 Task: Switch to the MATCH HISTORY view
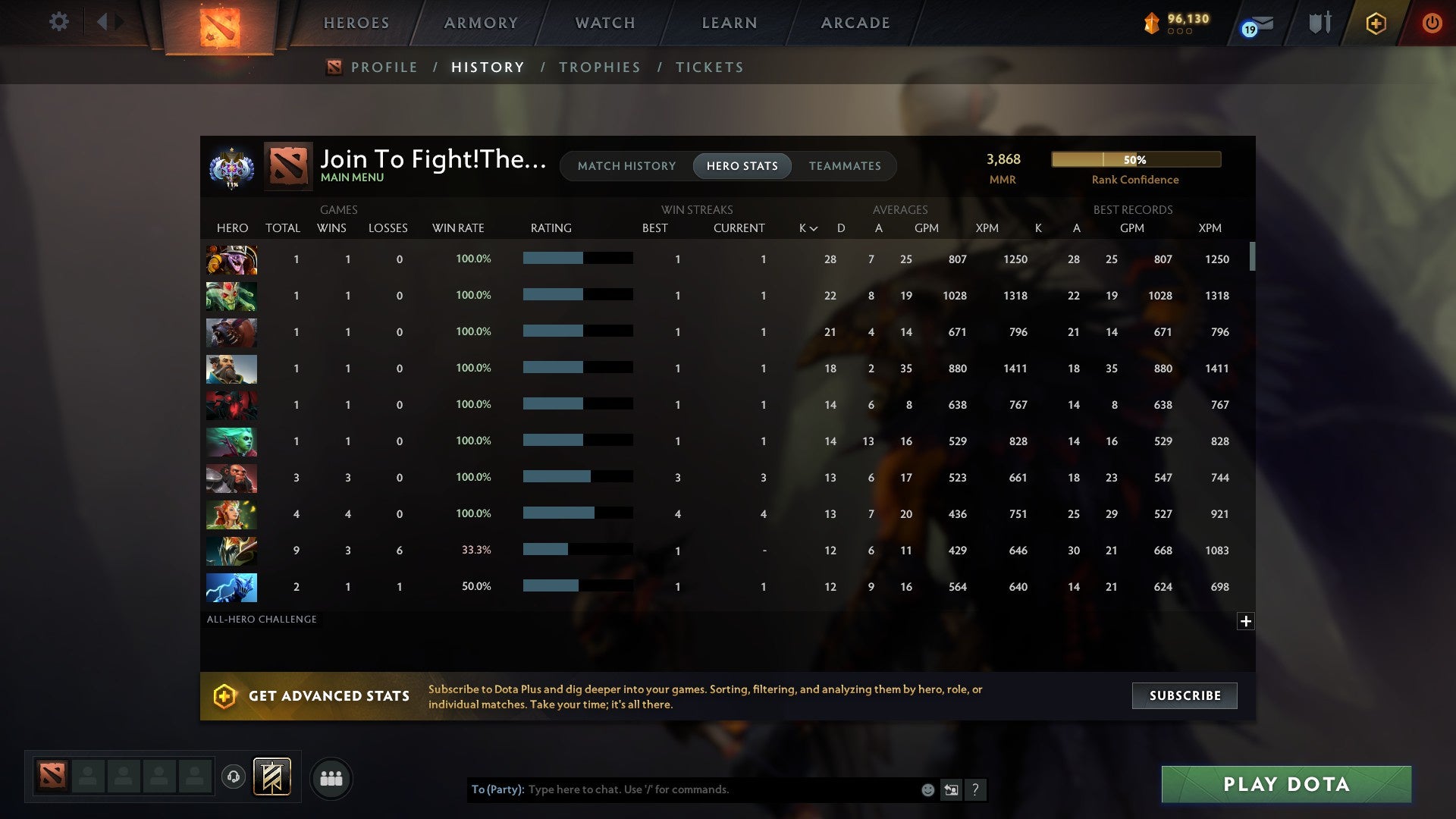[626, 165]
